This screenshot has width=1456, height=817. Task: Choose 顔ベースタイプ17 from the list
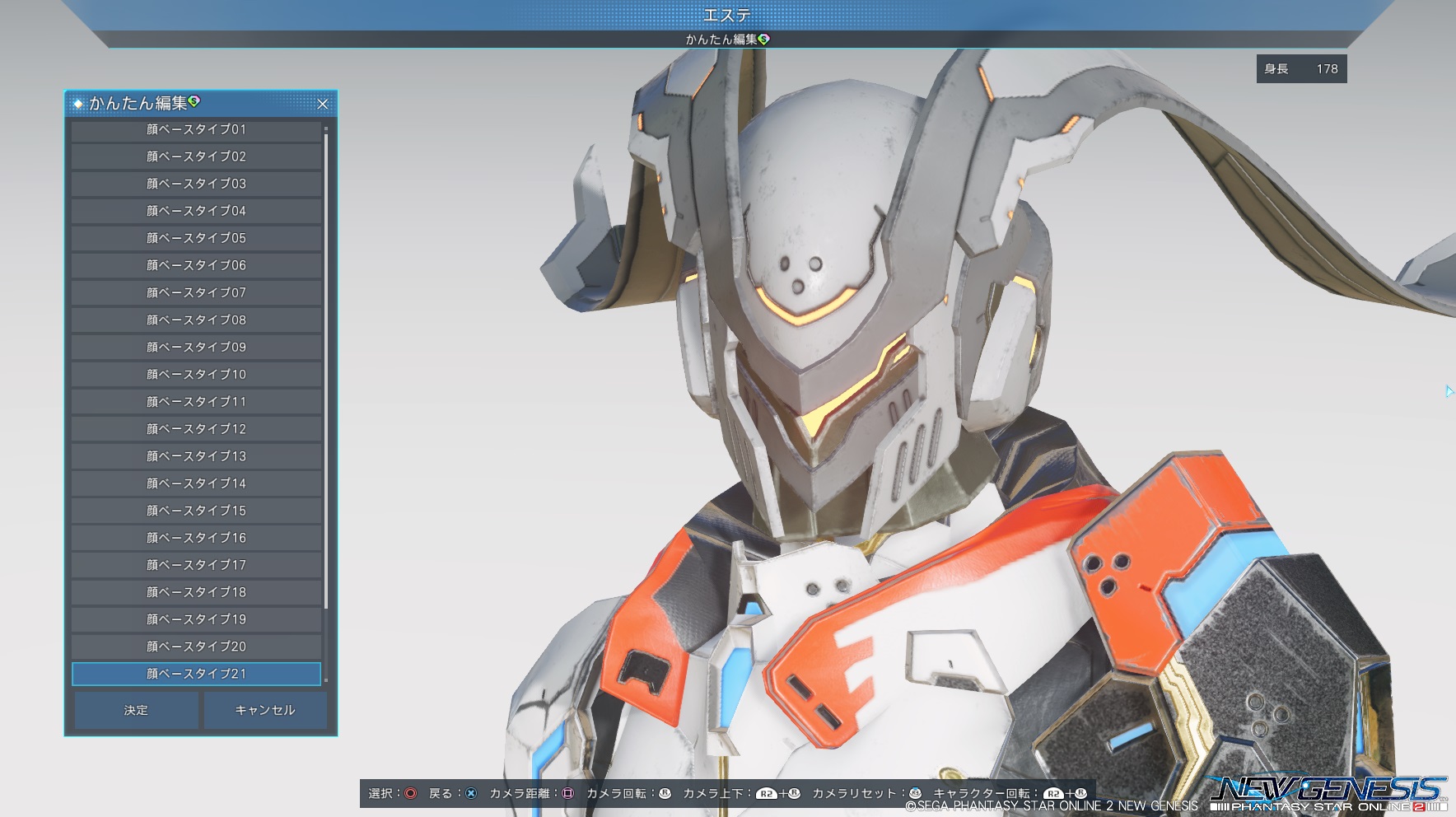click(x=196, y=564)
